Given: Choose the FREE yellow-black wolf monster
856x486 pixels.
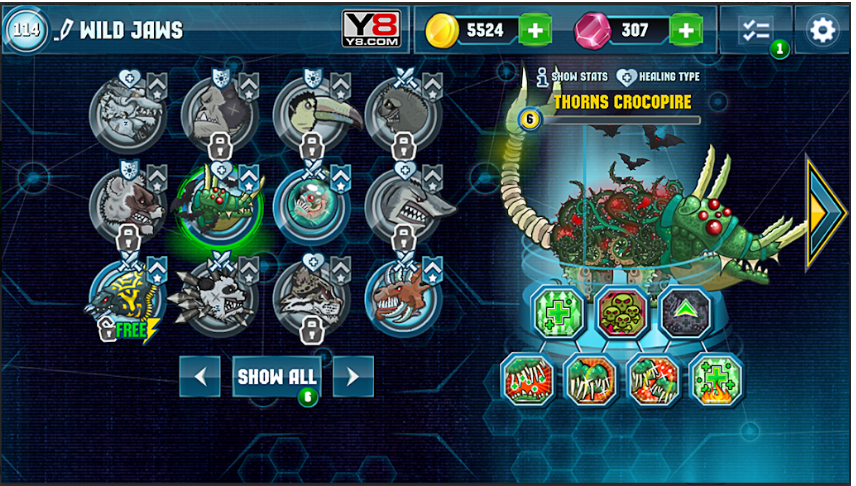Looking at the screenshot, I should pos(127,299).
